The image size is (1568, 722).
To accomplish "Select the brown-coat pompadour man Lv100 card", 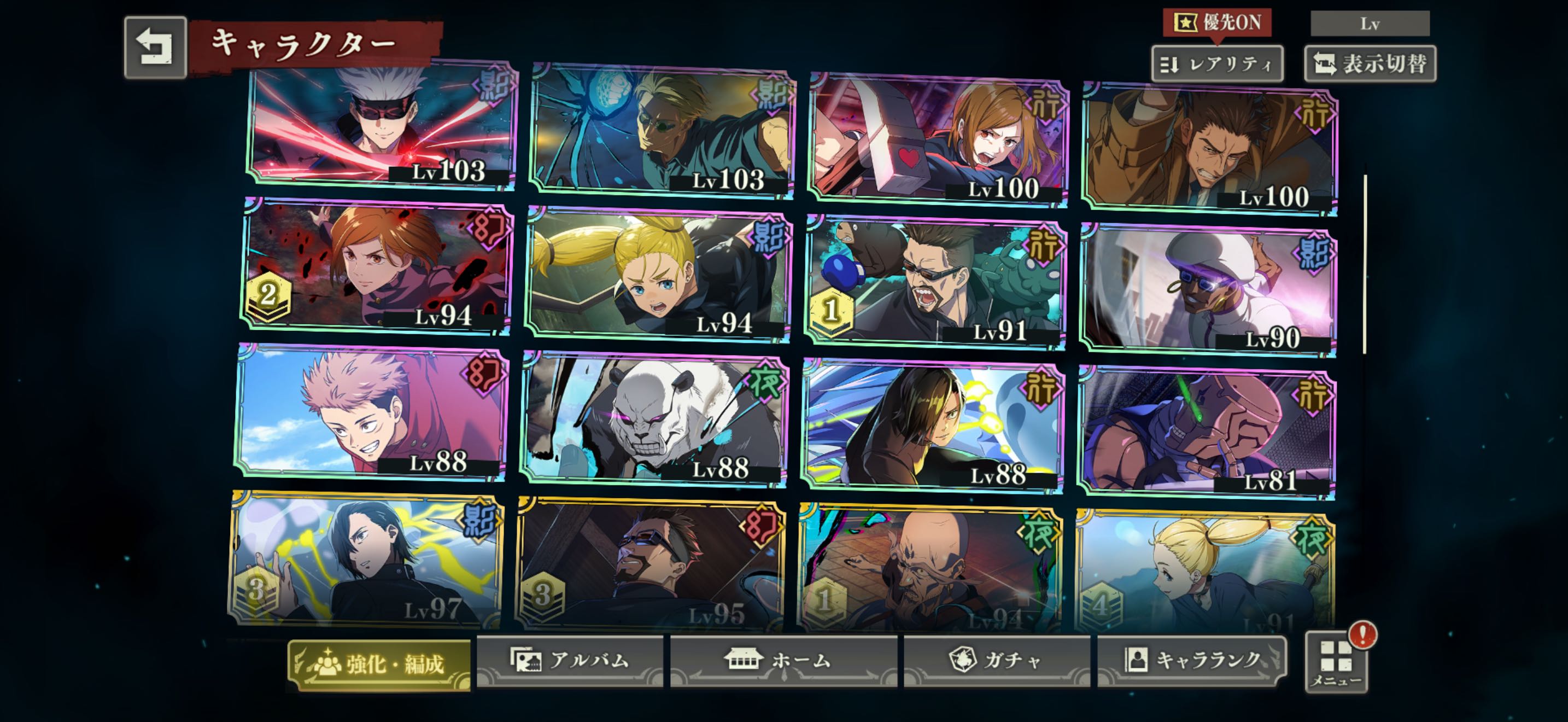I will pos(1209,149).
